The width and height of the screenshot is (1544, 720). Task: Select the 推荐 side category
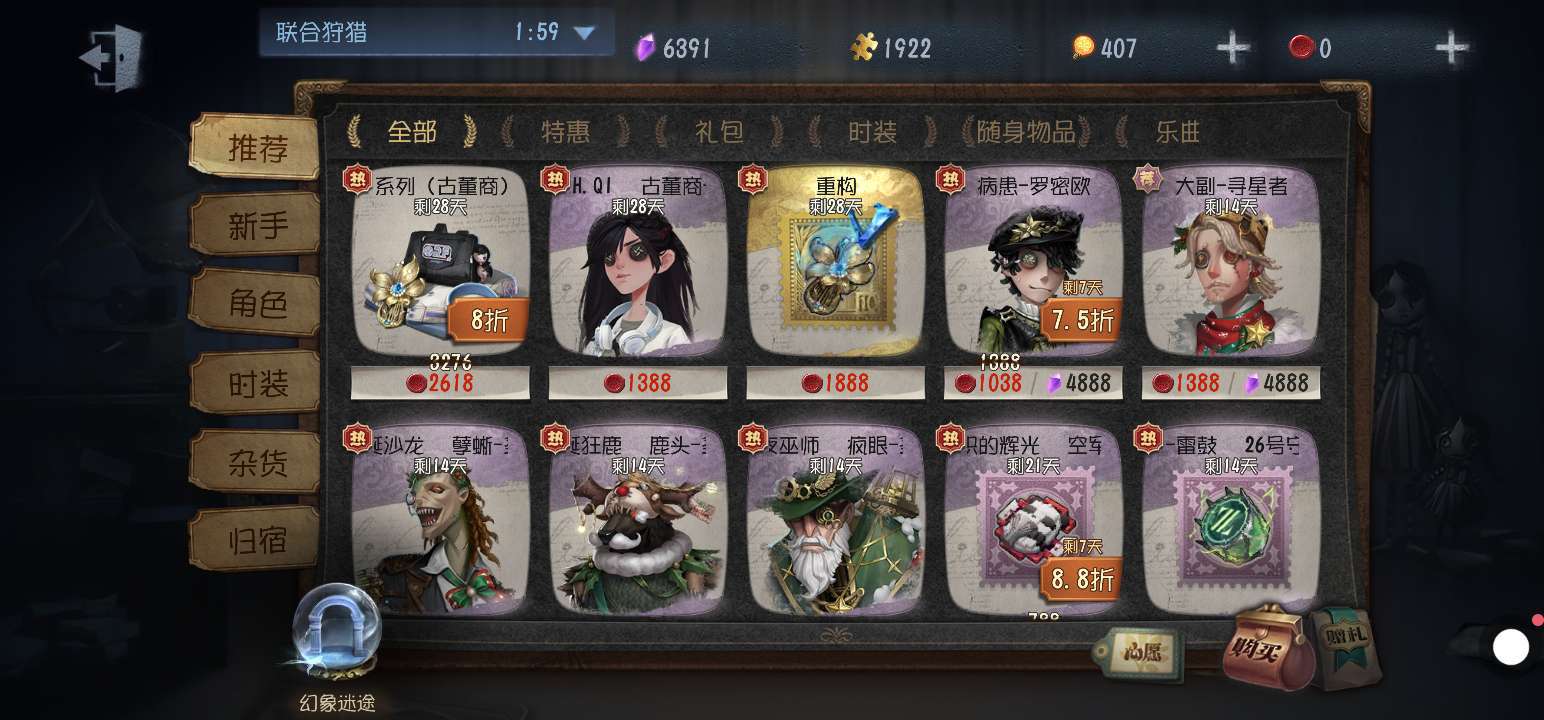256,148
